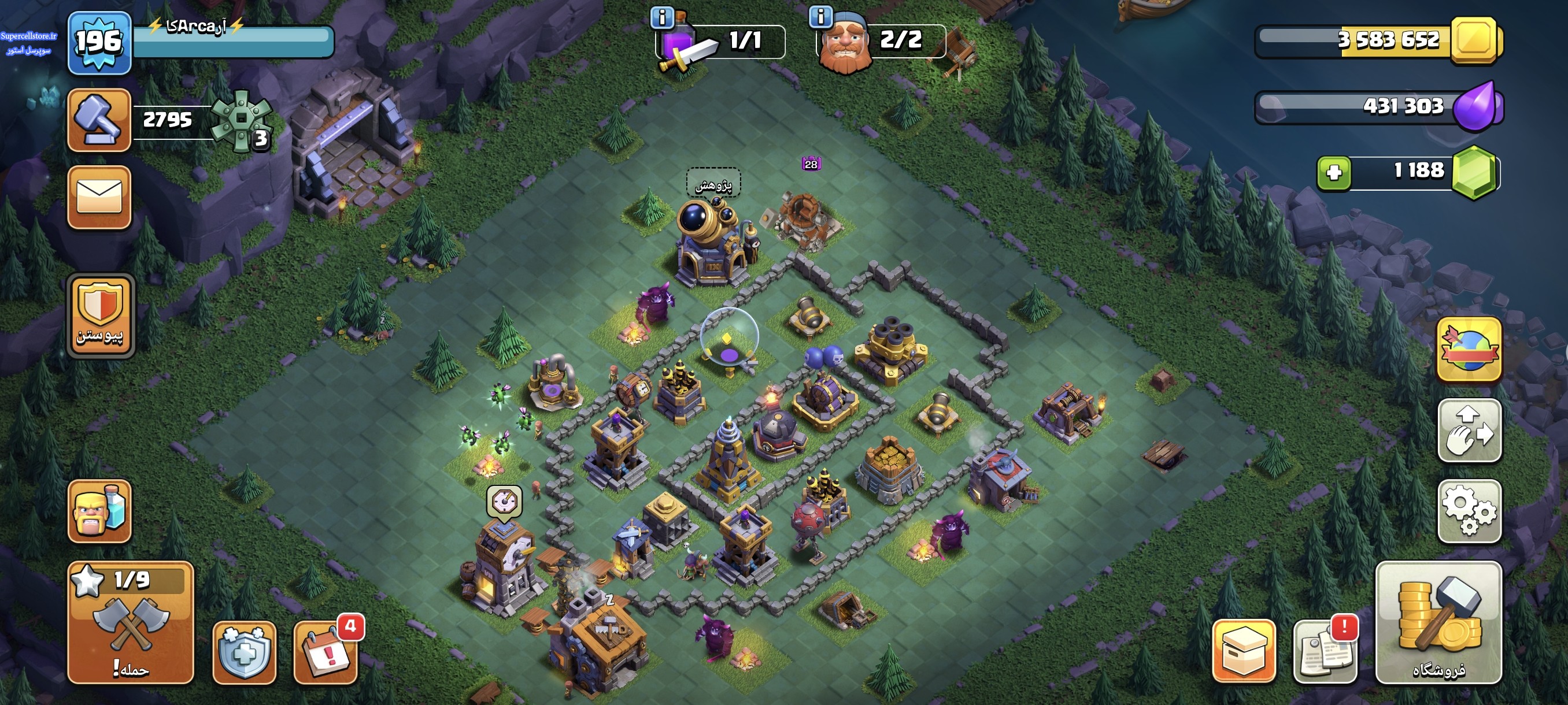1568x705 pixels.
Task: Open the barbarian and potion army button
Action: tap(99, 511)
